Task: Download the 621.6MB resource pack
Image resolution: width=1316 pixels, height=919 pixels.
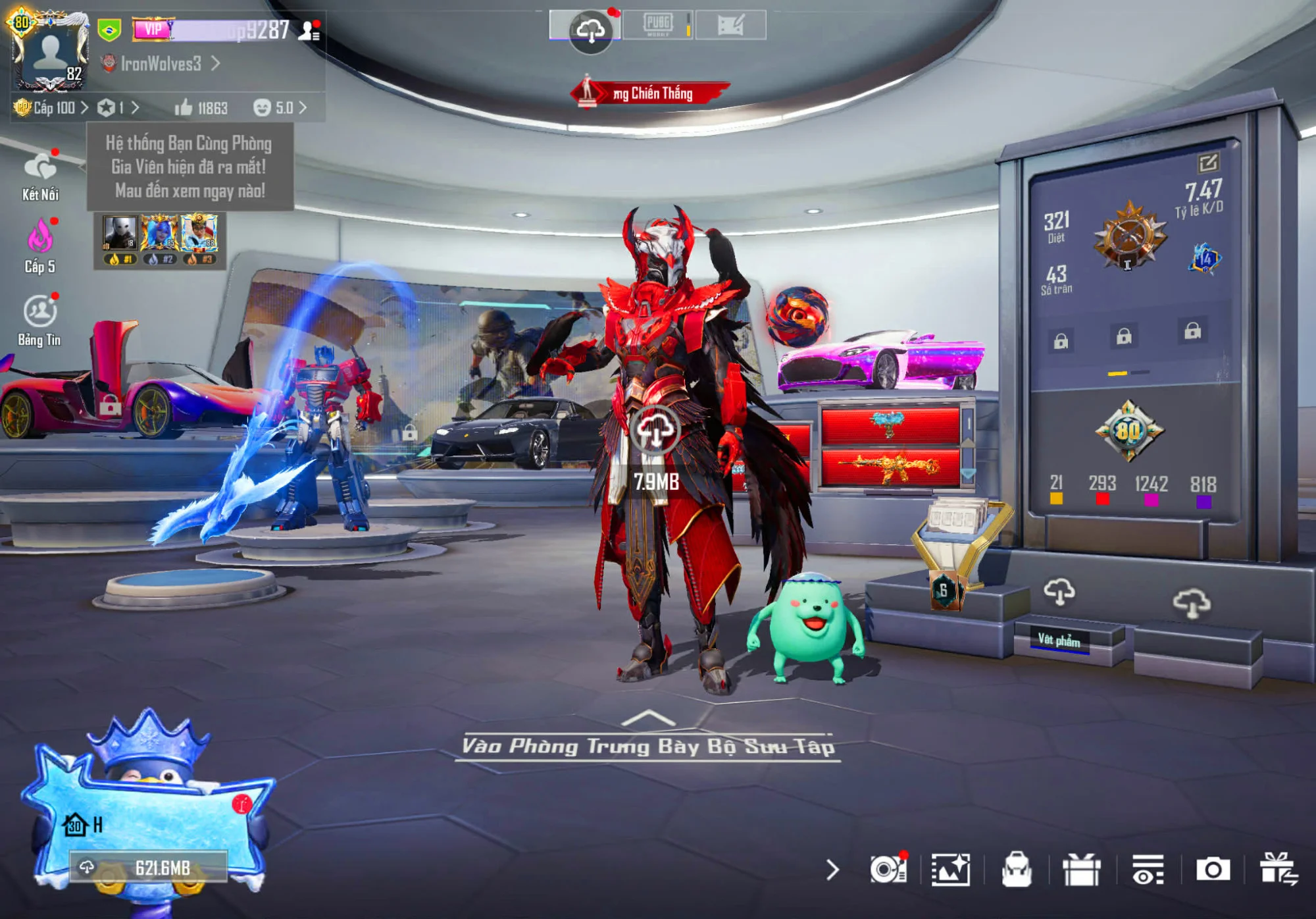Action: click(149, 868)
